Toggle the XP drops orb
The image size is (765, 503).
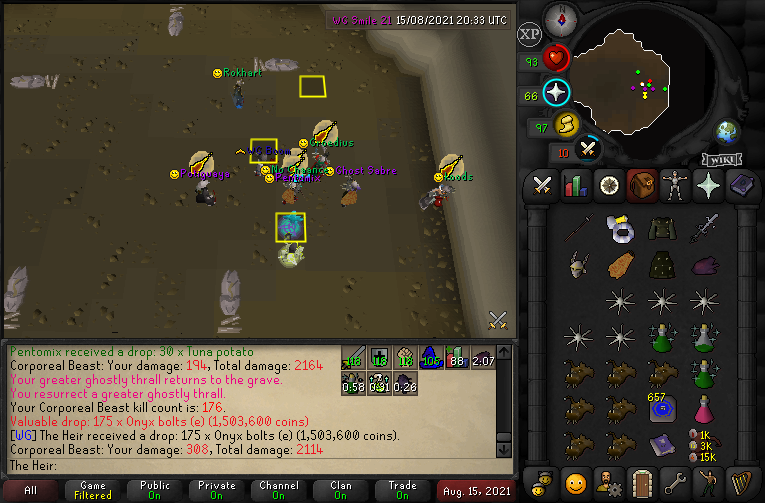tap(530, 35)
